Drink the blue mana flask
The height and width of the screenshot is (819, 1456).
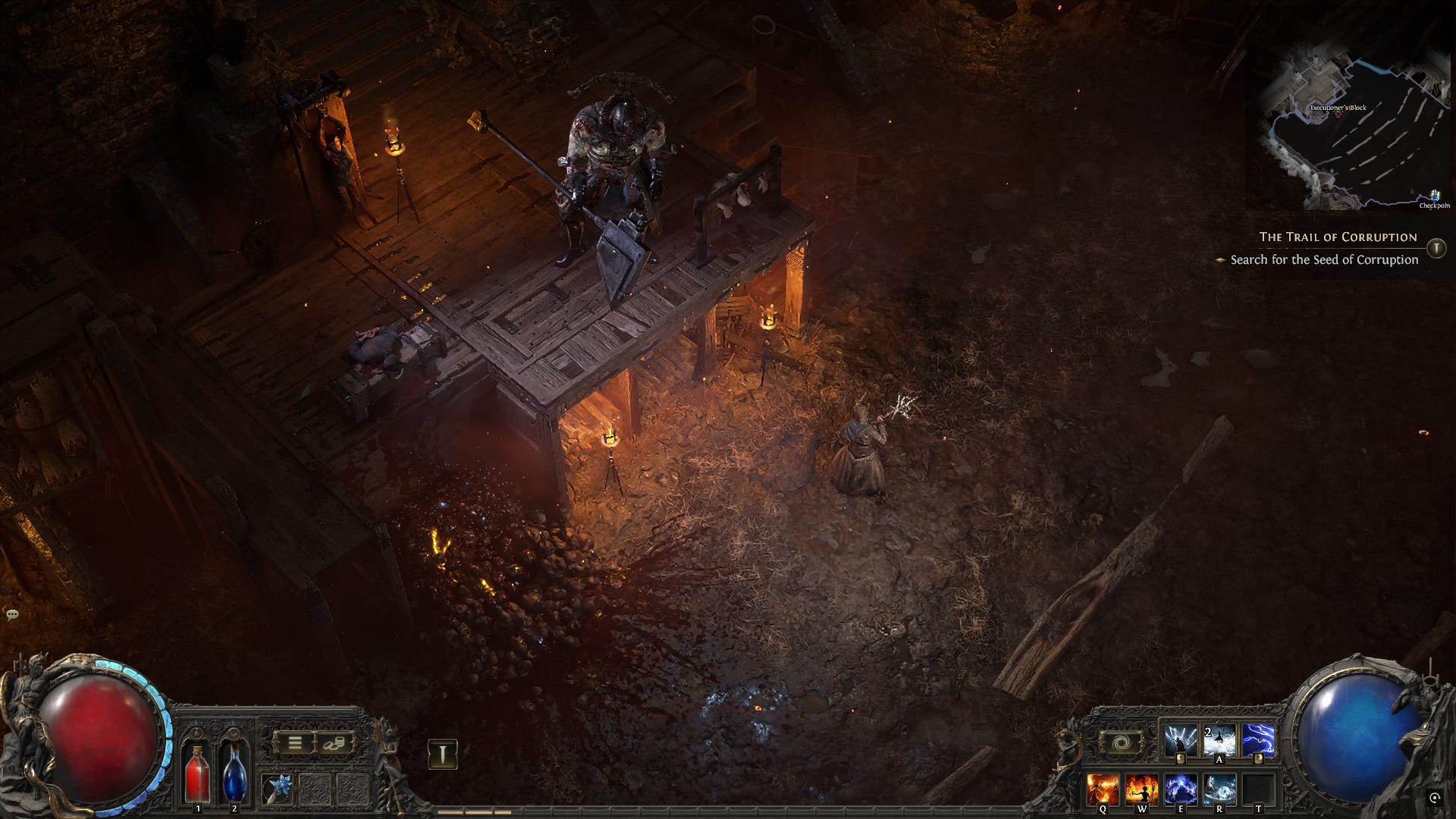click(x=234, y=772)
